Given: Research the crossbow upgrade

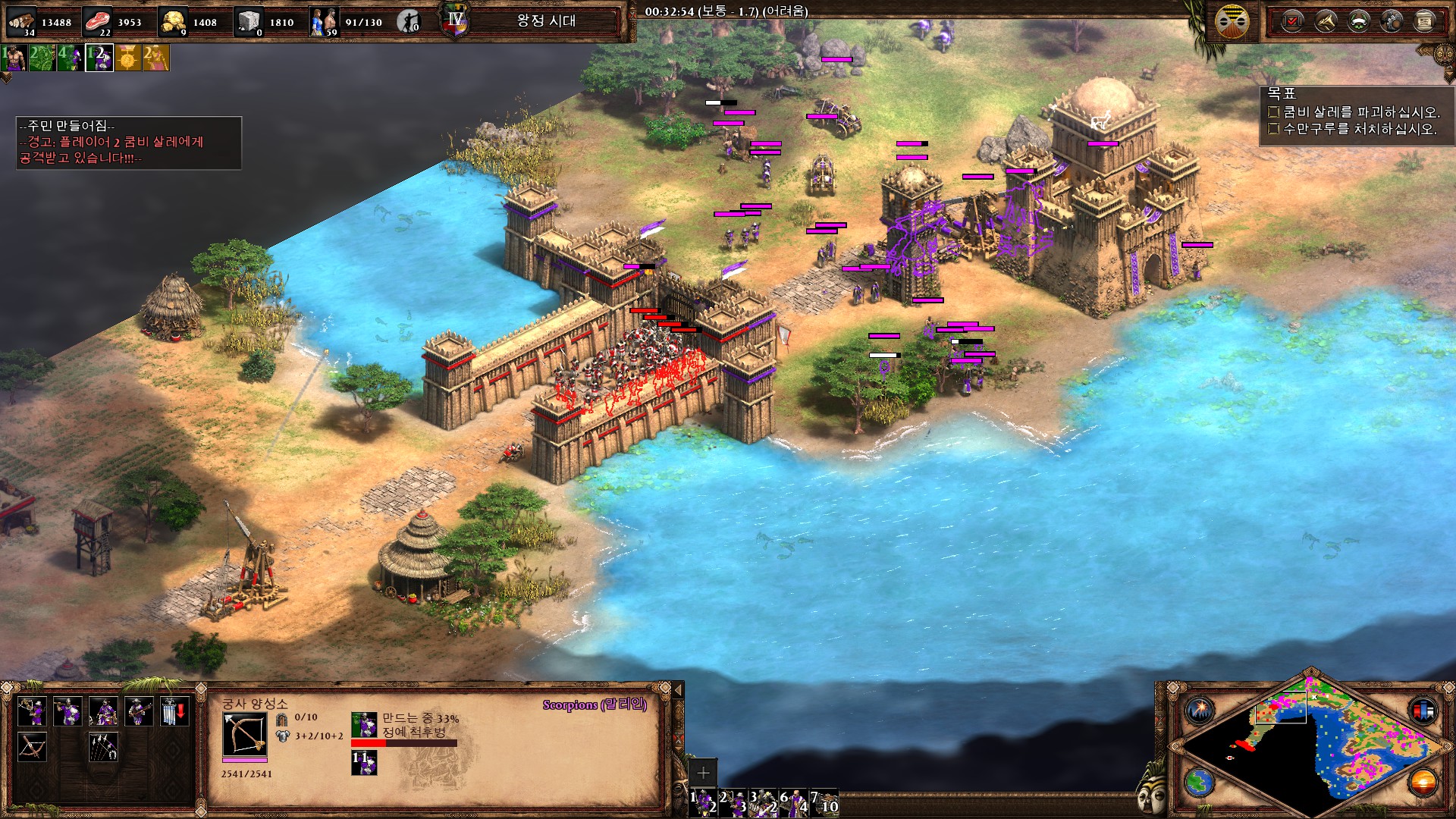Looking at the screenshot, I should click(33, 747).
